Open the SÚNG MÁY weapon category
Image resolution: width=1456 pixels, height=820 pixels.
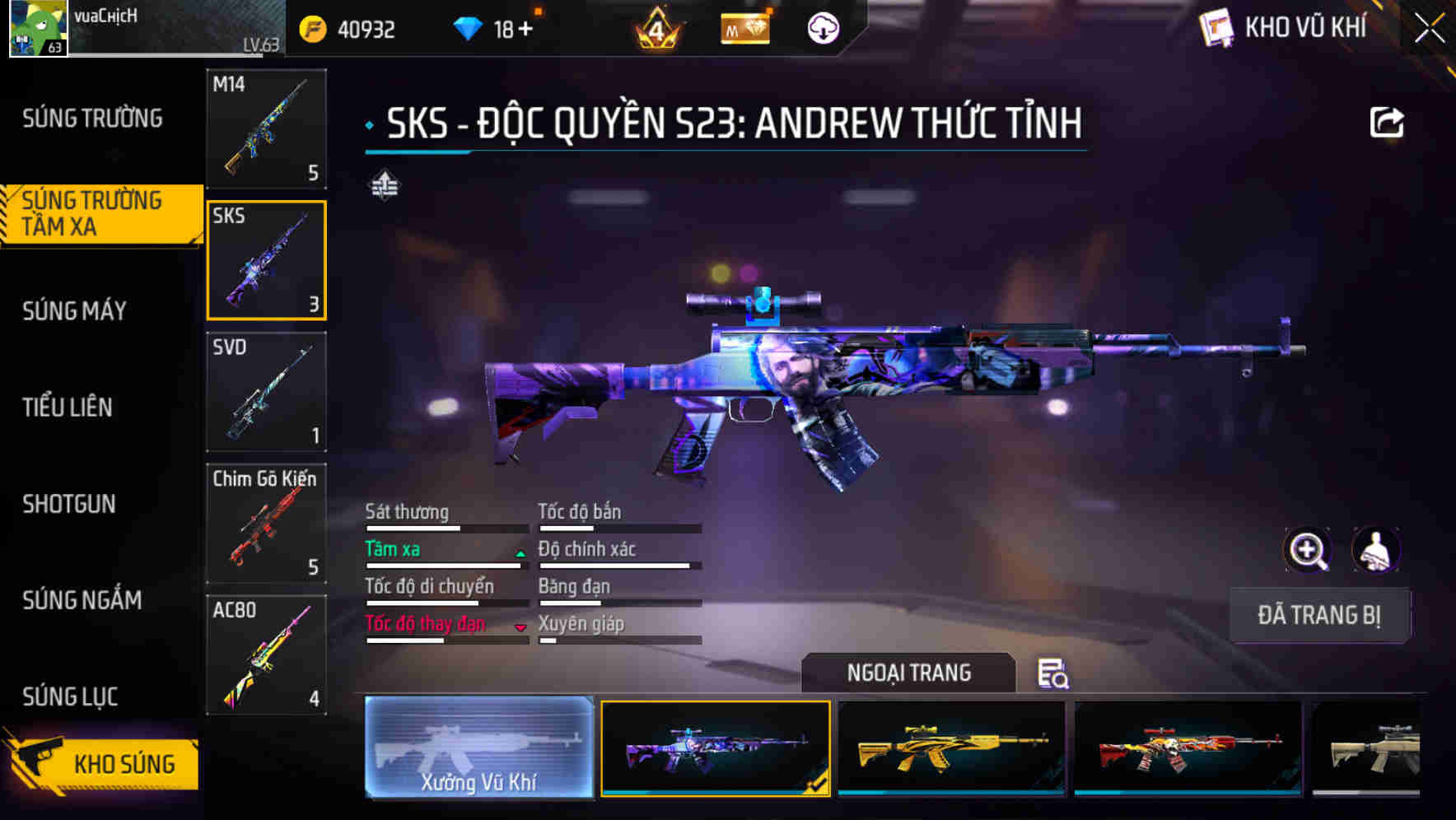pos(73,311)
